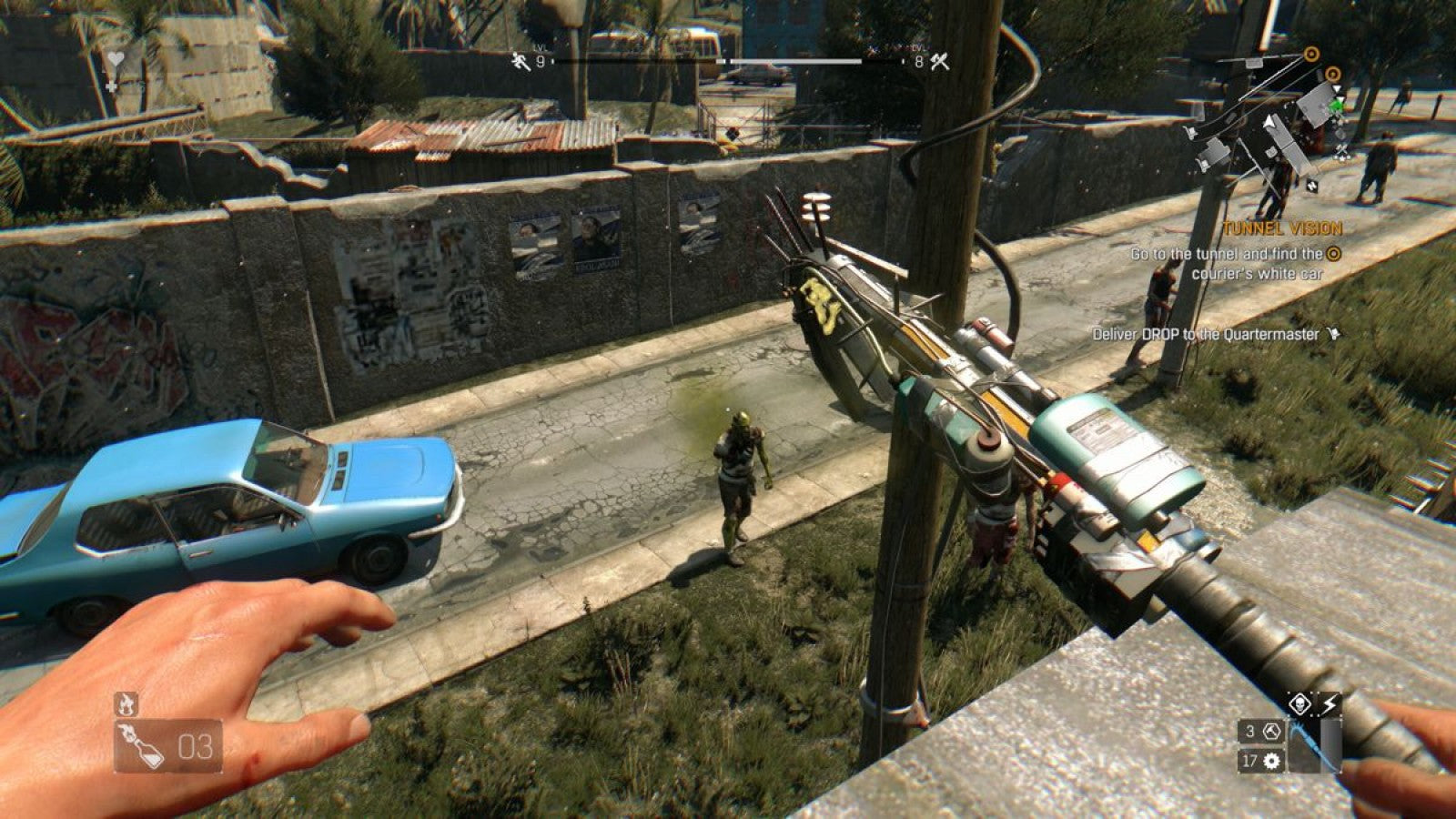Click the heart health icon in the top-left corner

pos(116,57)
